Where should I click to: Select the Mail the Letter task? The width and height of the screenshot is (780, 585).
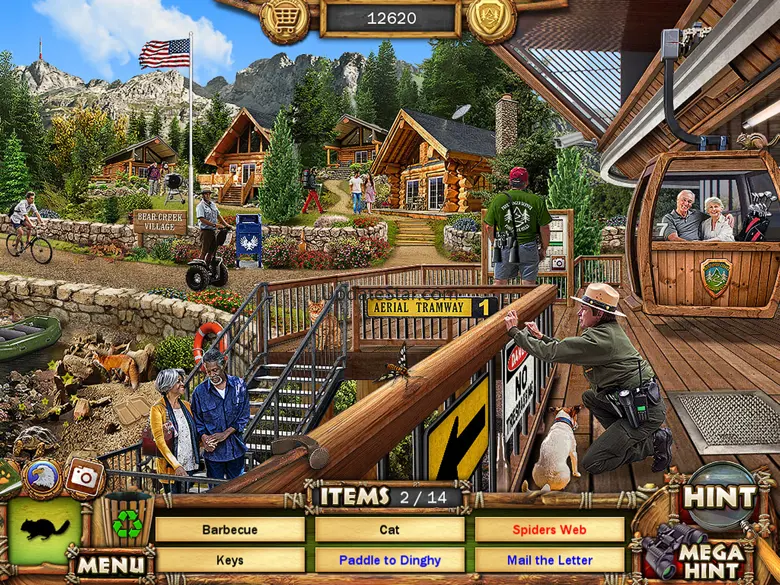pos(549,560)
